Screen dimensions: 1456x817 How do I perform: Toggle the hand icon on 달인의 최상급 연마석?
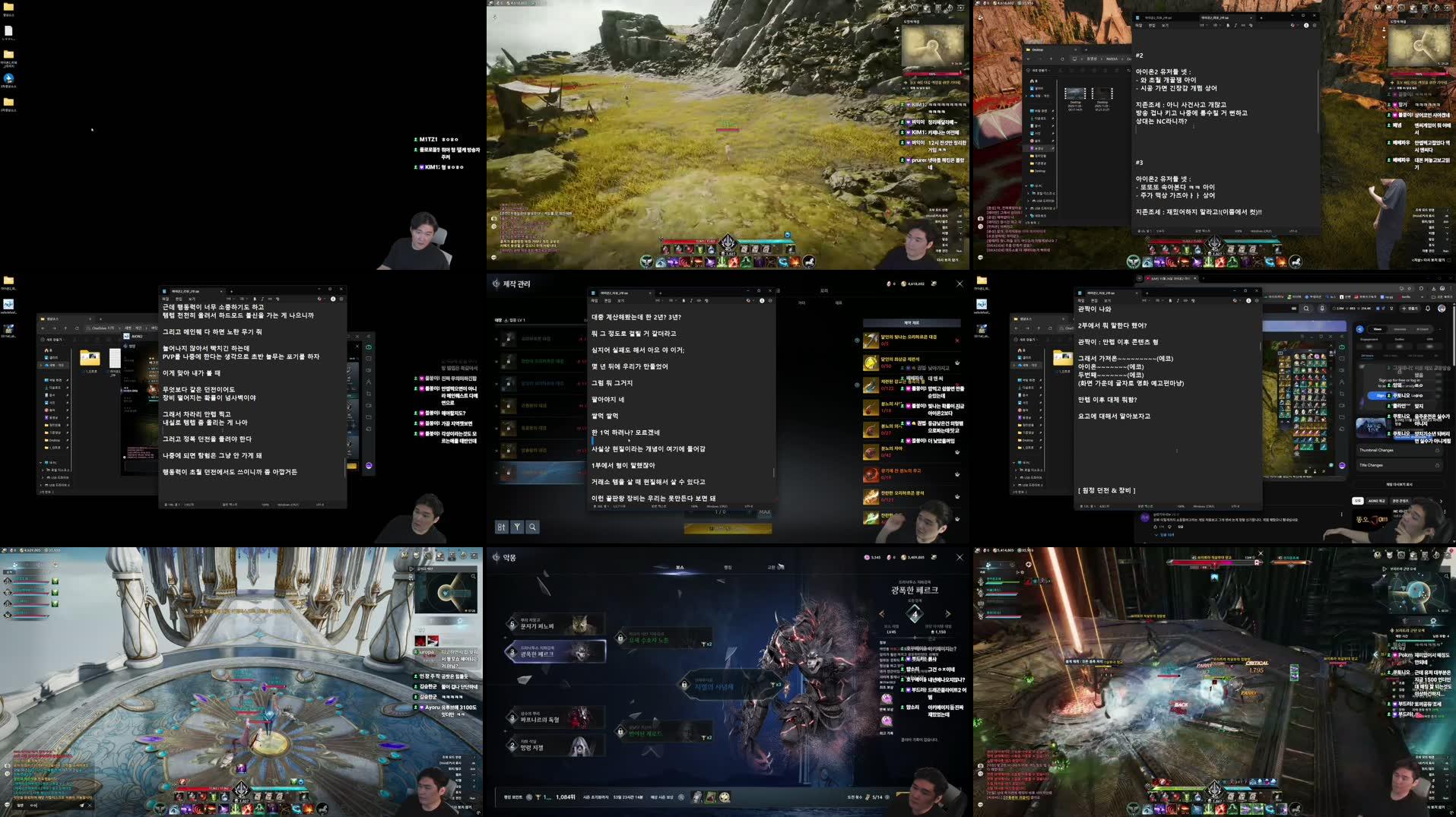[x=957, y=363]
